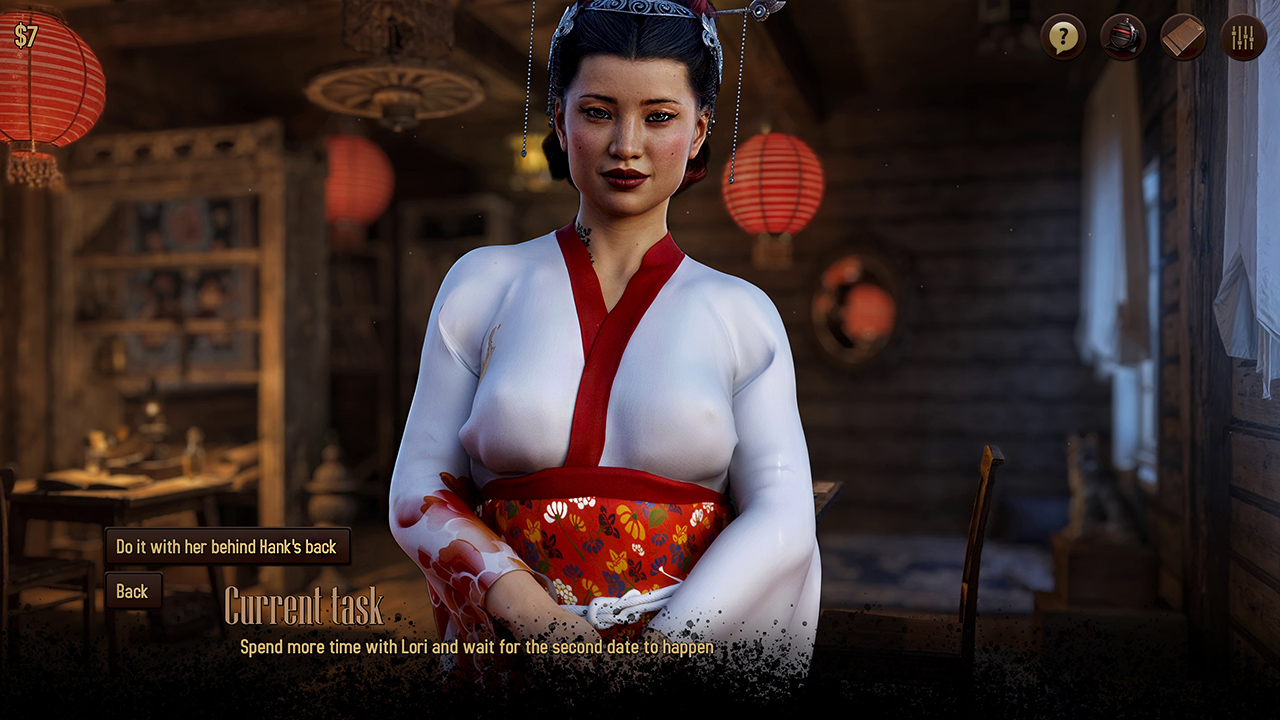Open the question mark hint icon
Viewport: 1280px width, 720px height.
click(1063, 38)
